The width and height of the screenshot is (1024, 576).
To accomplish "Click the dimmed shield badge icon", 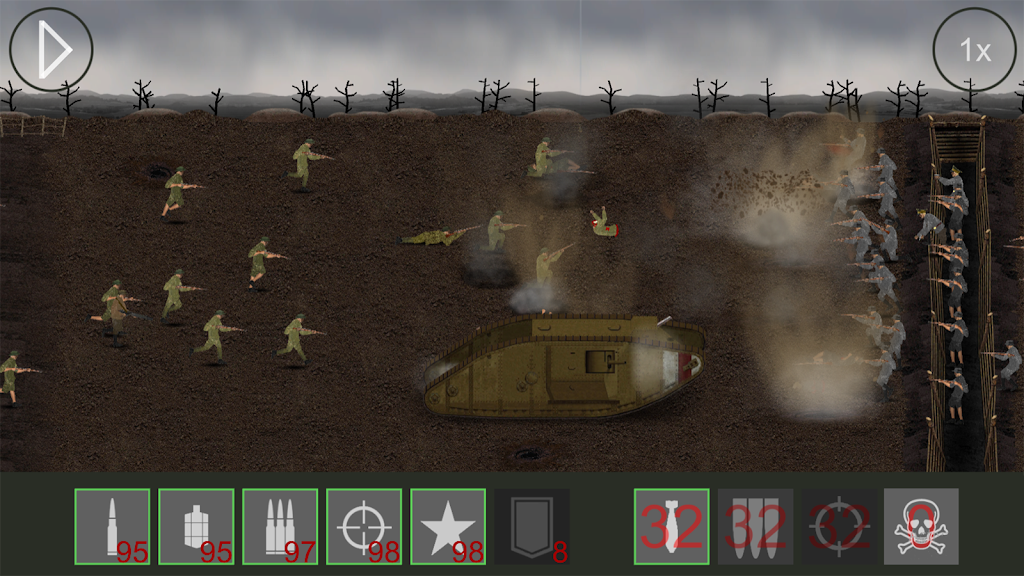I will 532,526.
